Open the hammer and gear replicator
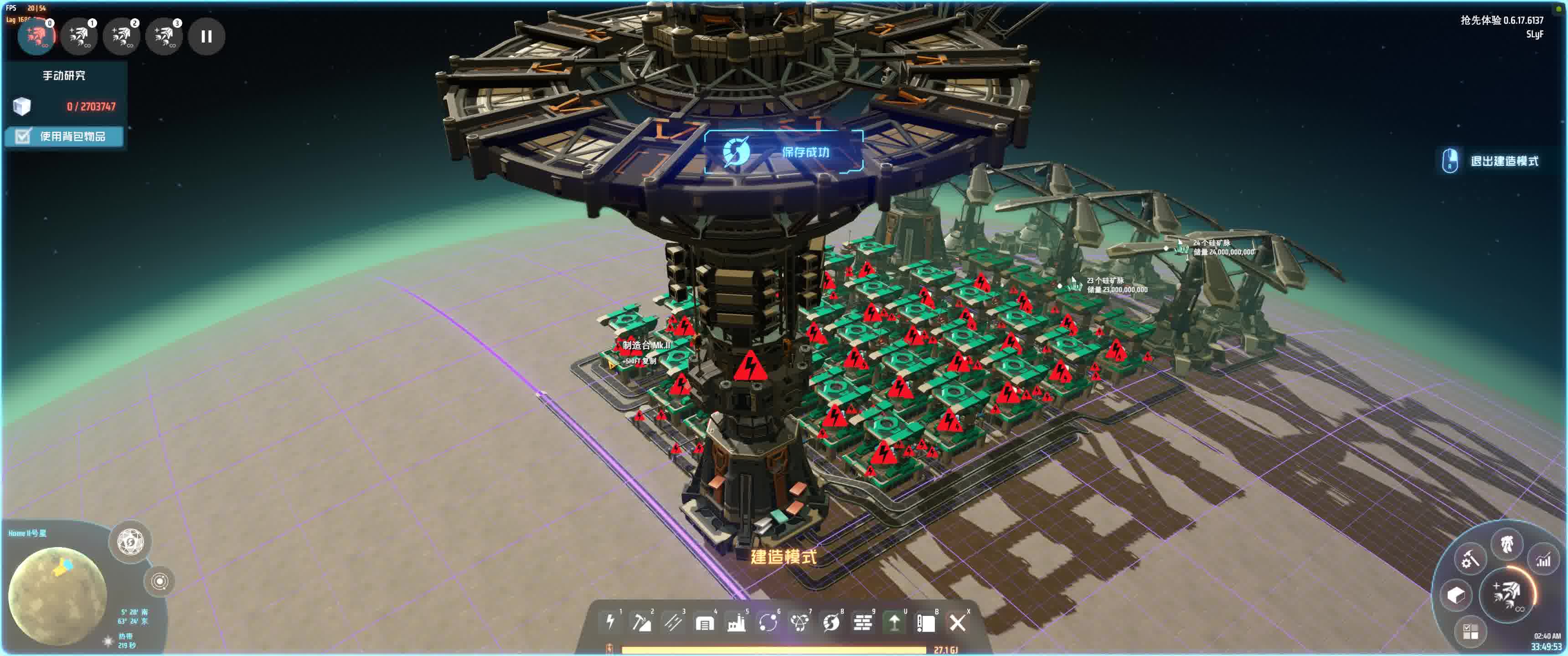The height and width of the screenshot is (656, 1568). [x=1470, y=559]
